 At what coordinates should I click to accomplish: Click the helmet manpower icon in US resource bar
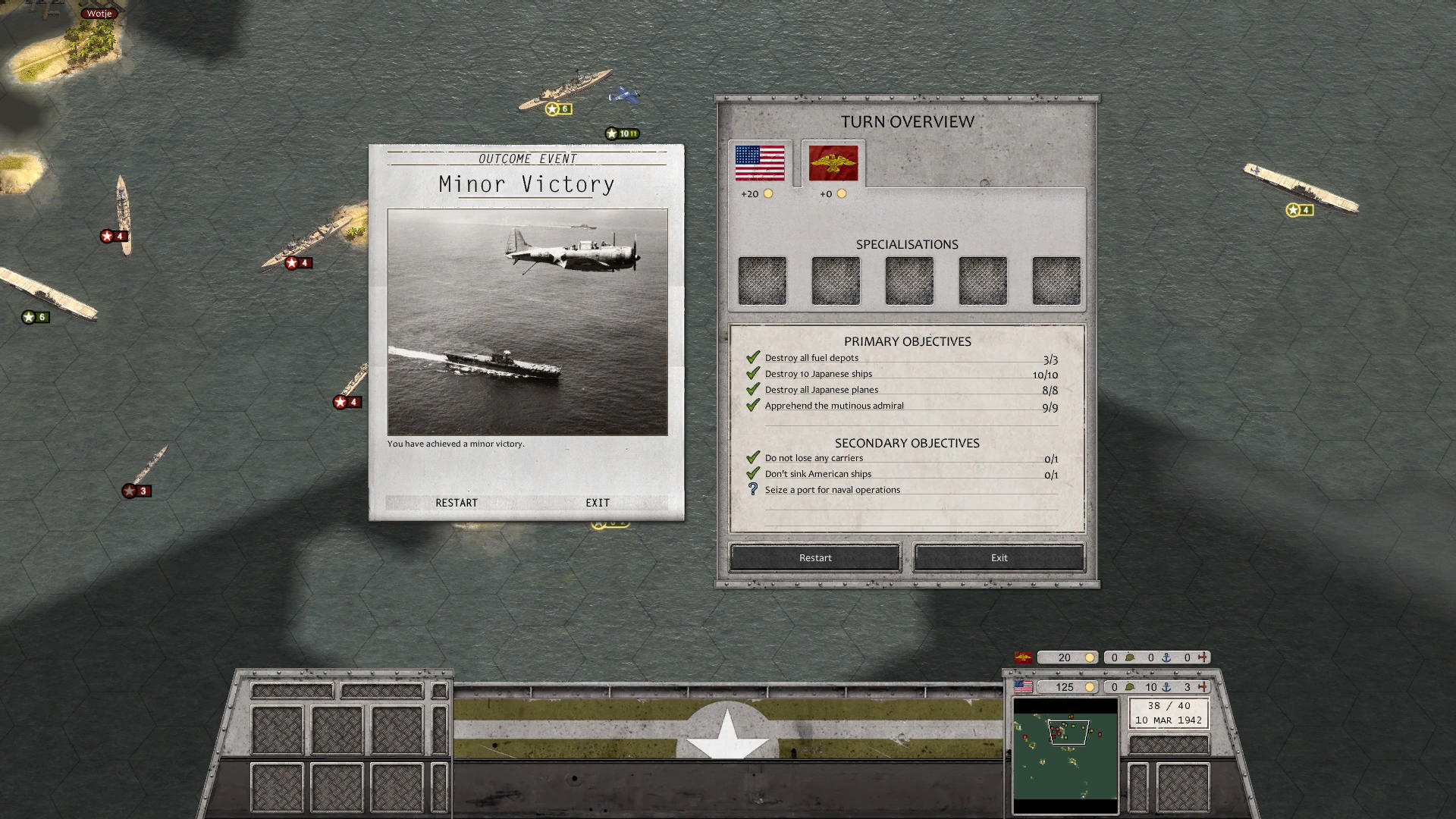(x=1130, y=687)
